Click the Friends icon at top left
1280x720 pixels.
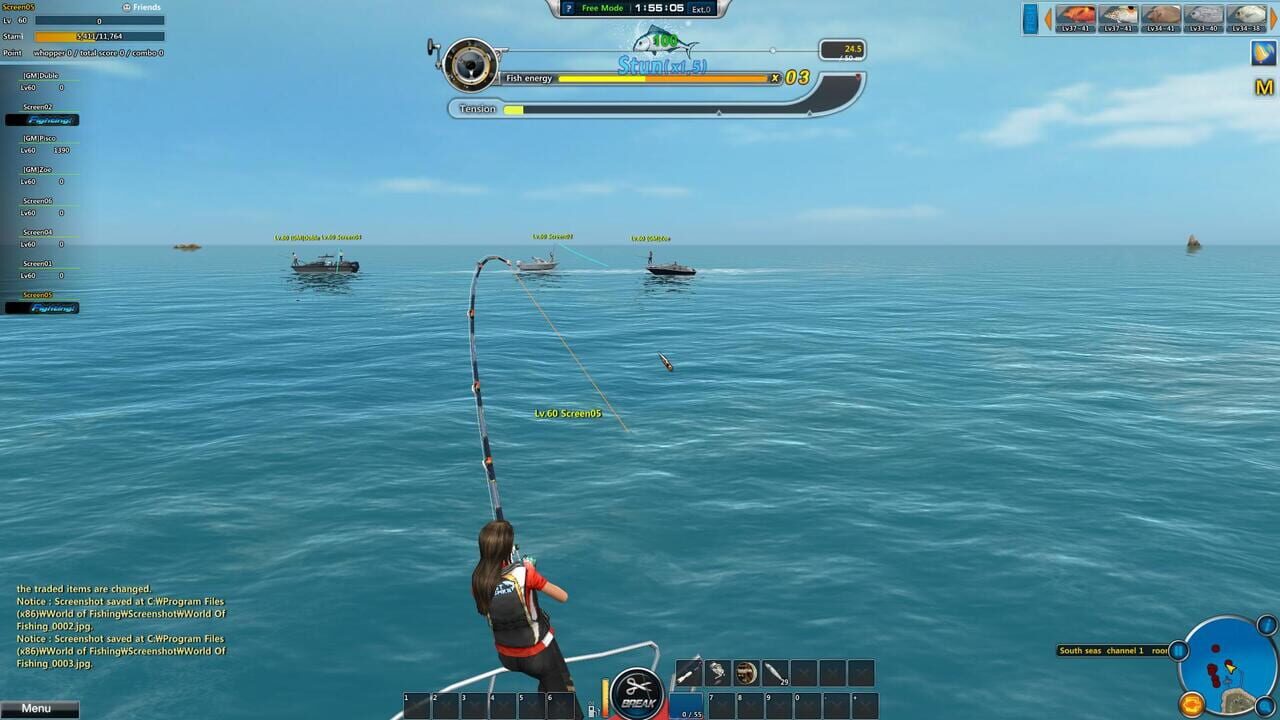126,6
